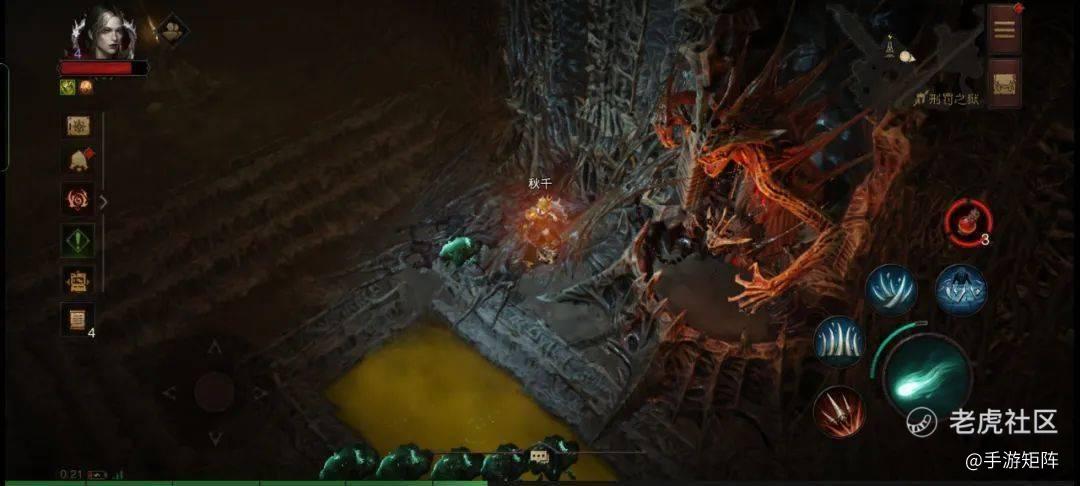
Task: Activate the blue claw slash skill
Action: pos(891,290)
